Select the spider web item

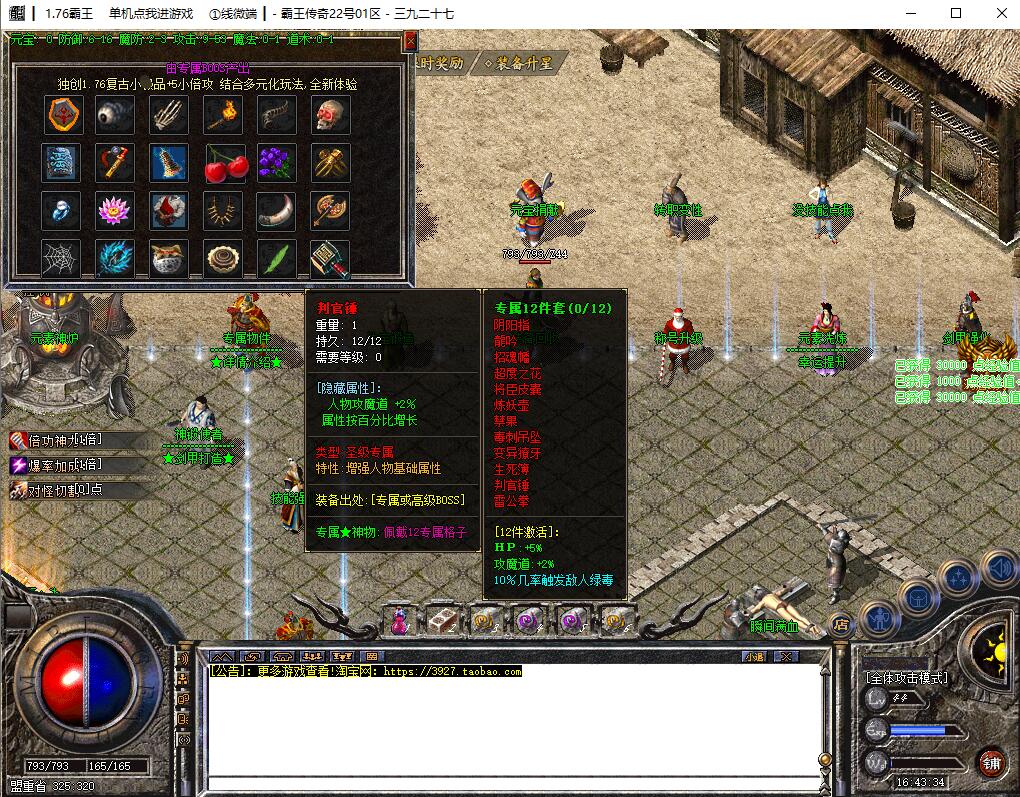tap(62, 259)
